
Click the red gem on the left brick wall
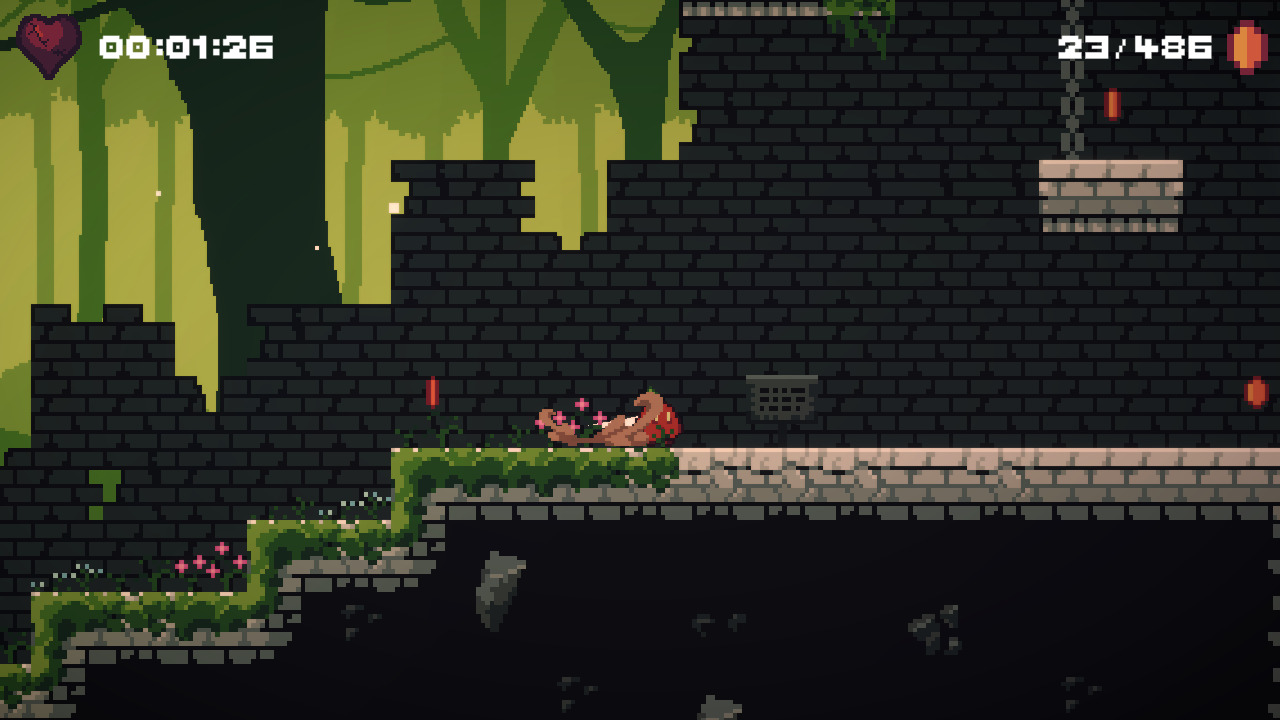click(434, 392)
